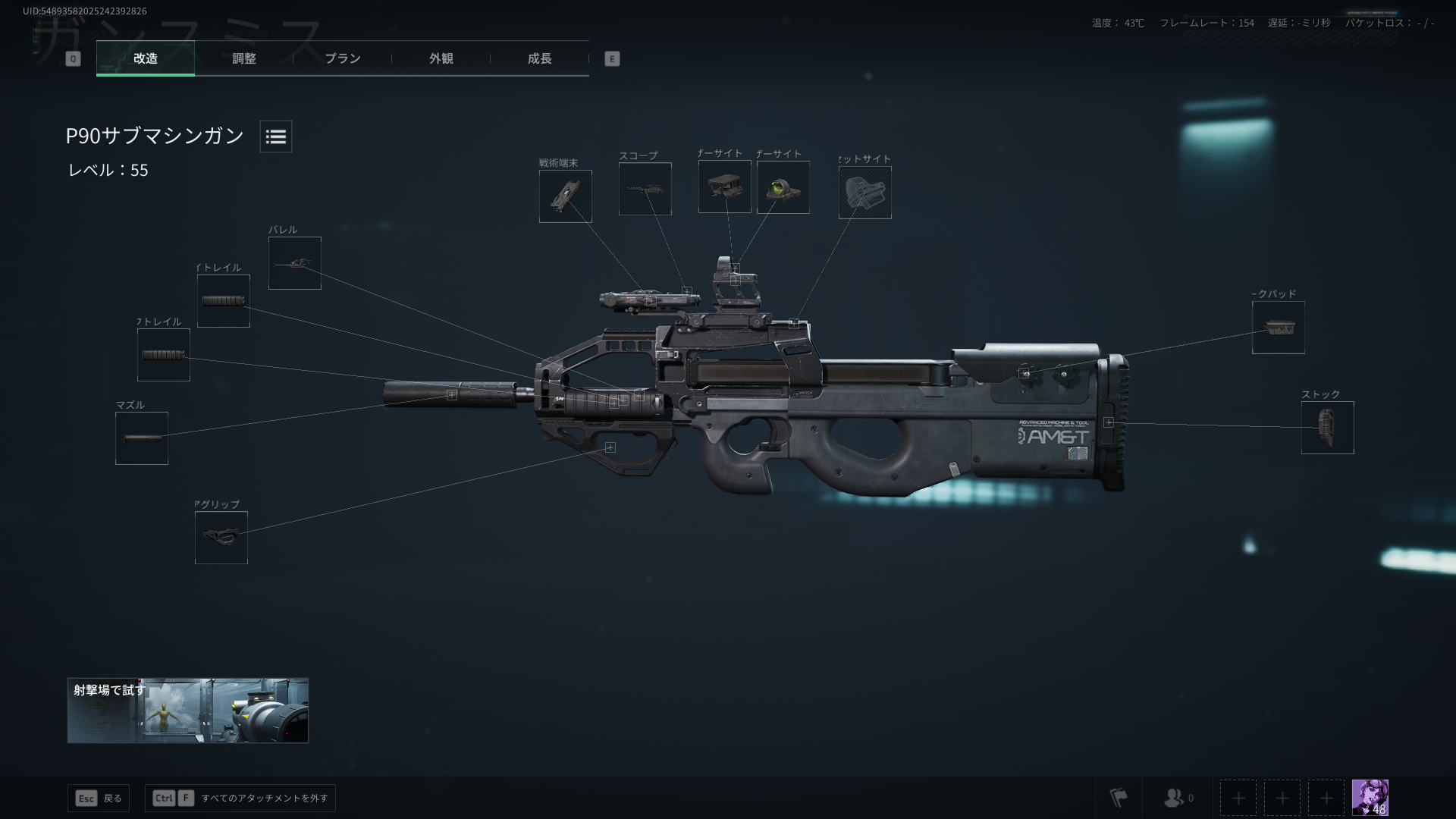Viewport: 1456px width, 819px height.
Task: Click the empty hatched sight slot
Action: coord(865,192)
